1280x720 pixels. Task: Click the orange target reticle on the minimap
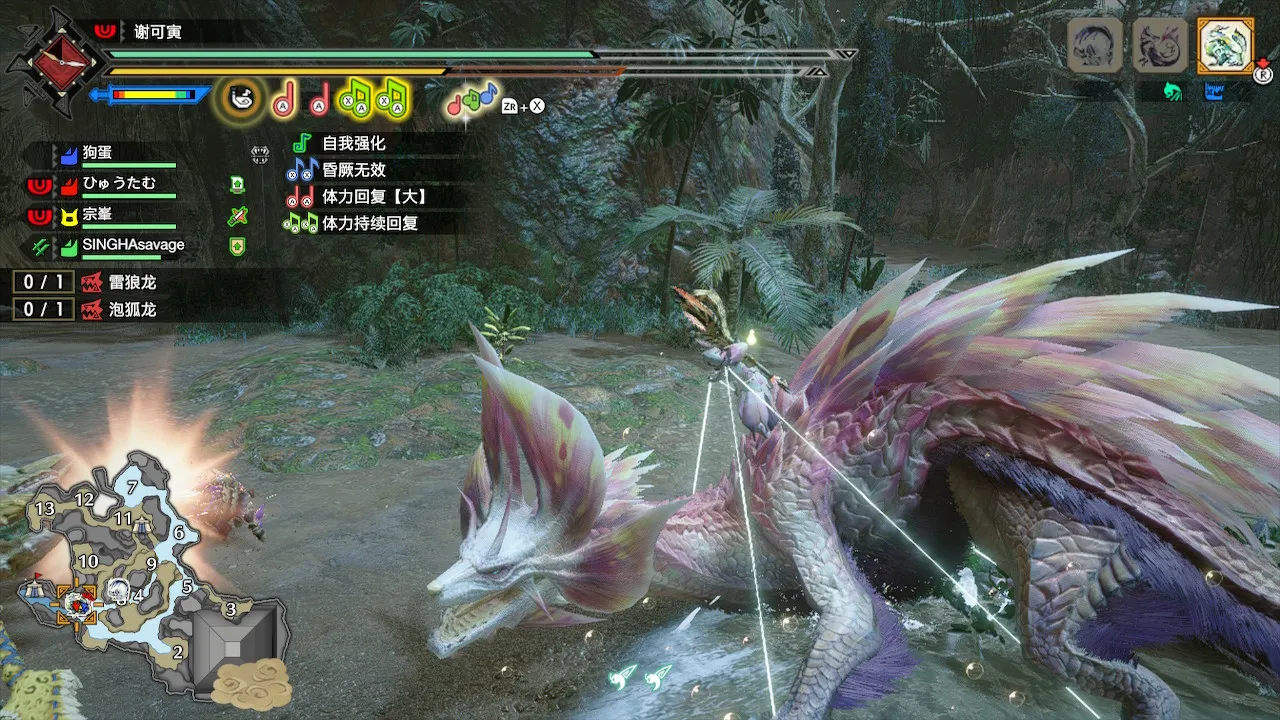77,603
